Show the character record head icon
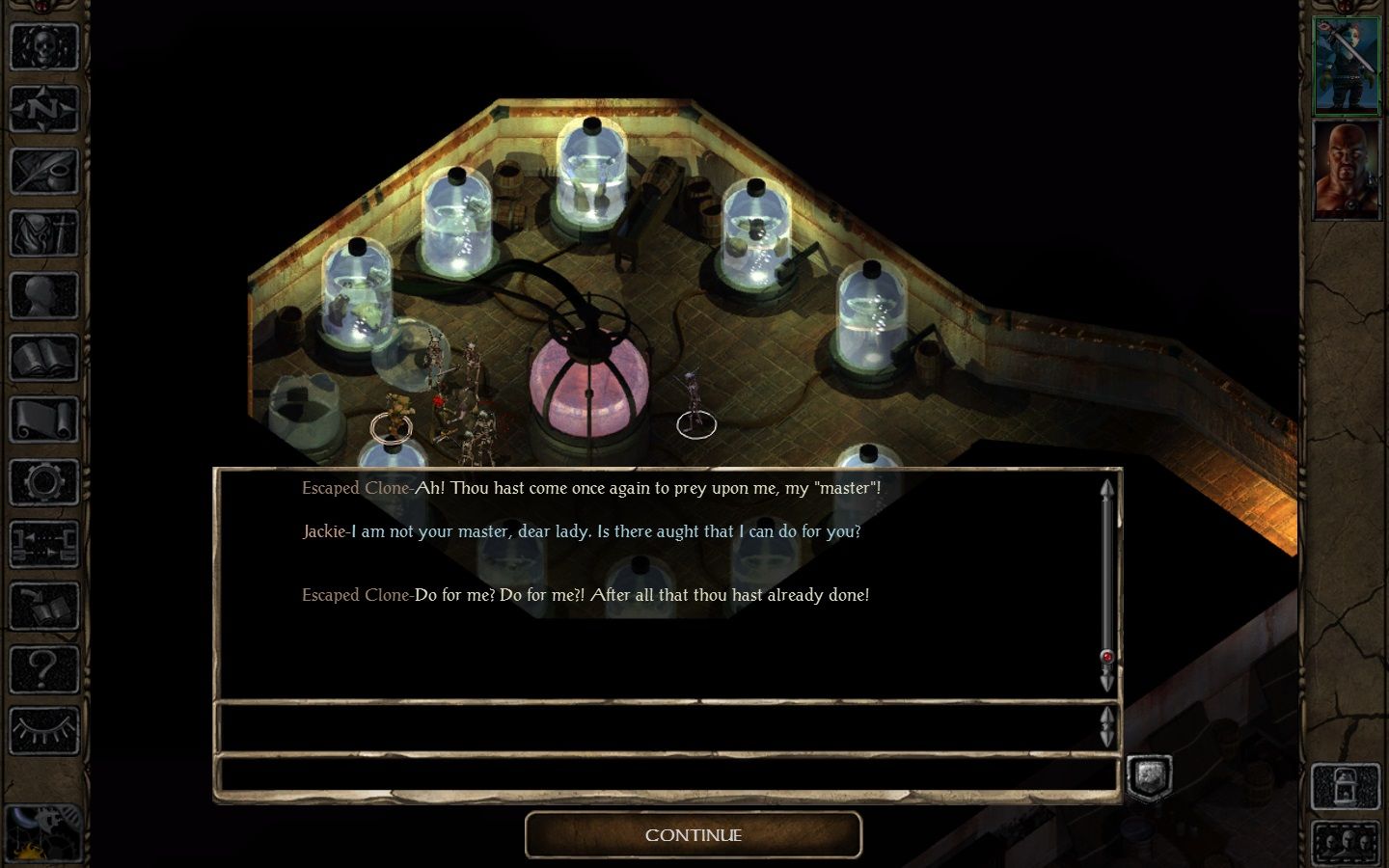This screenshot has height=868, width=1389. tap(43, 296)
